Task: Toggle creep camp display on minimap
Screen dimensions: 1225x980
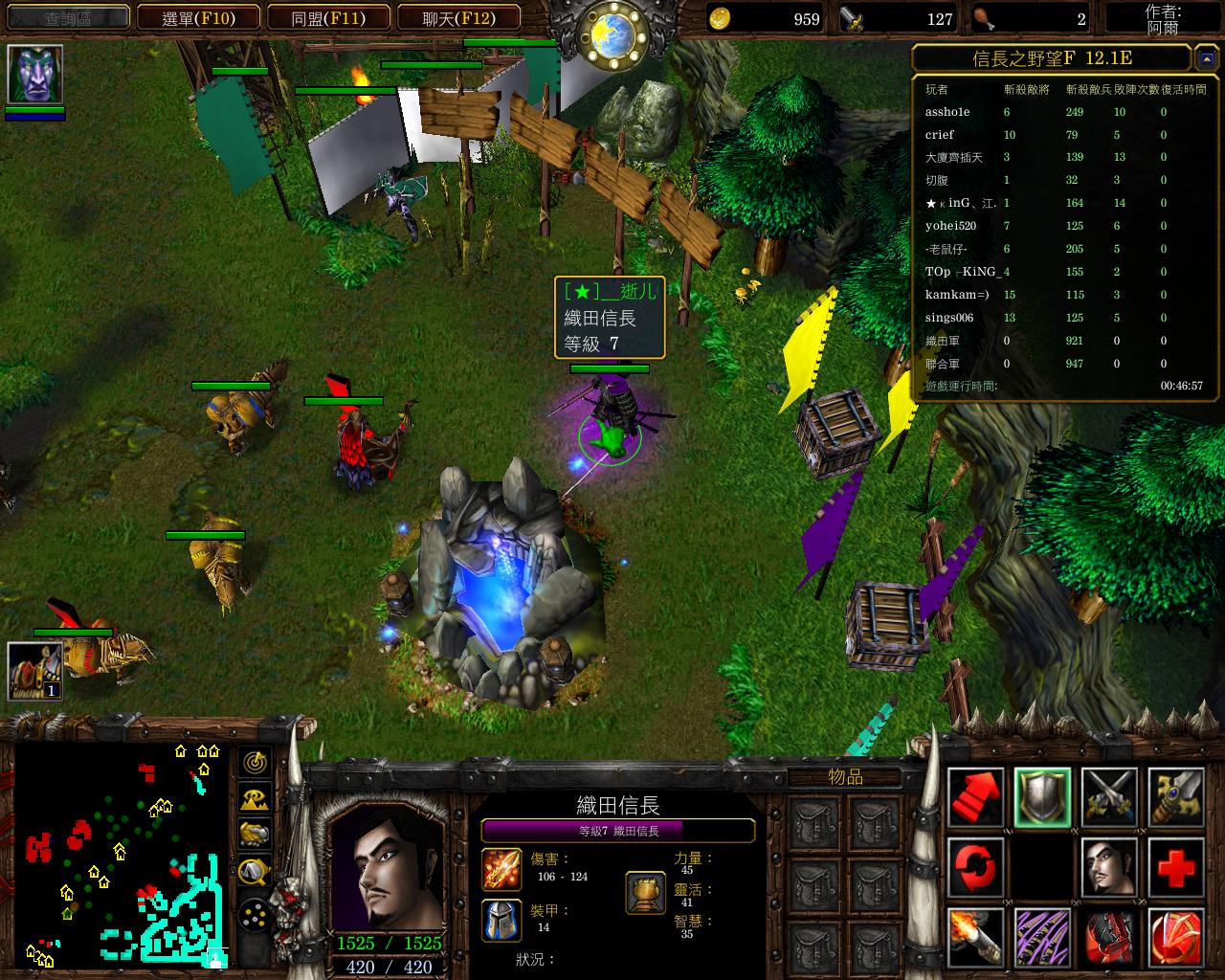Action: [255, 869]
